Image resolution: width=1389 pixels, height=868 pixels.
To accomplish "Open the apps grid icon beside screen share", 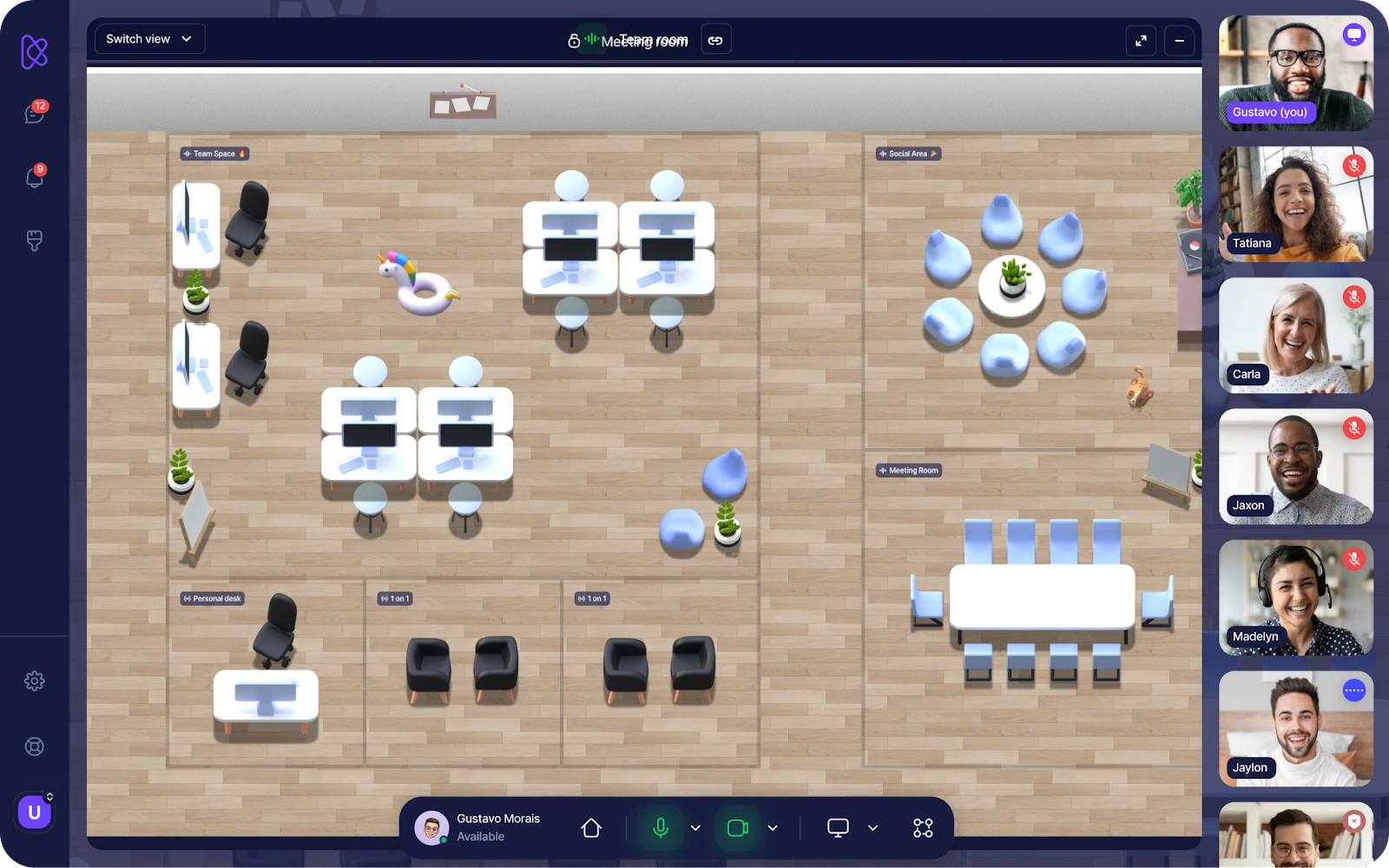I will (x=922, y=827).
